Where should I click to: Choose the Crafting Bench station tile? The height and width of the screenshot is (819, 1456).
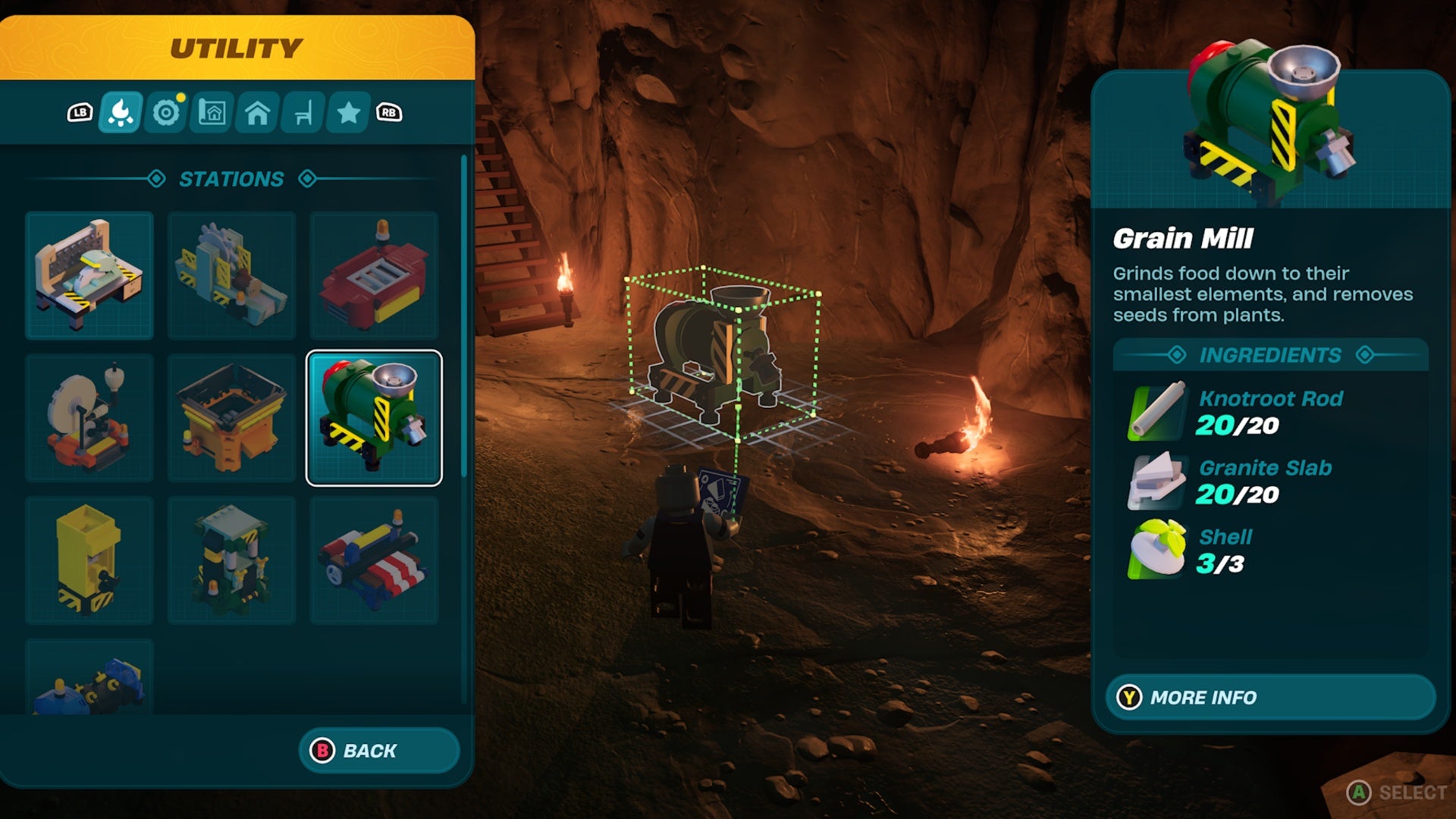coord(89,275)
